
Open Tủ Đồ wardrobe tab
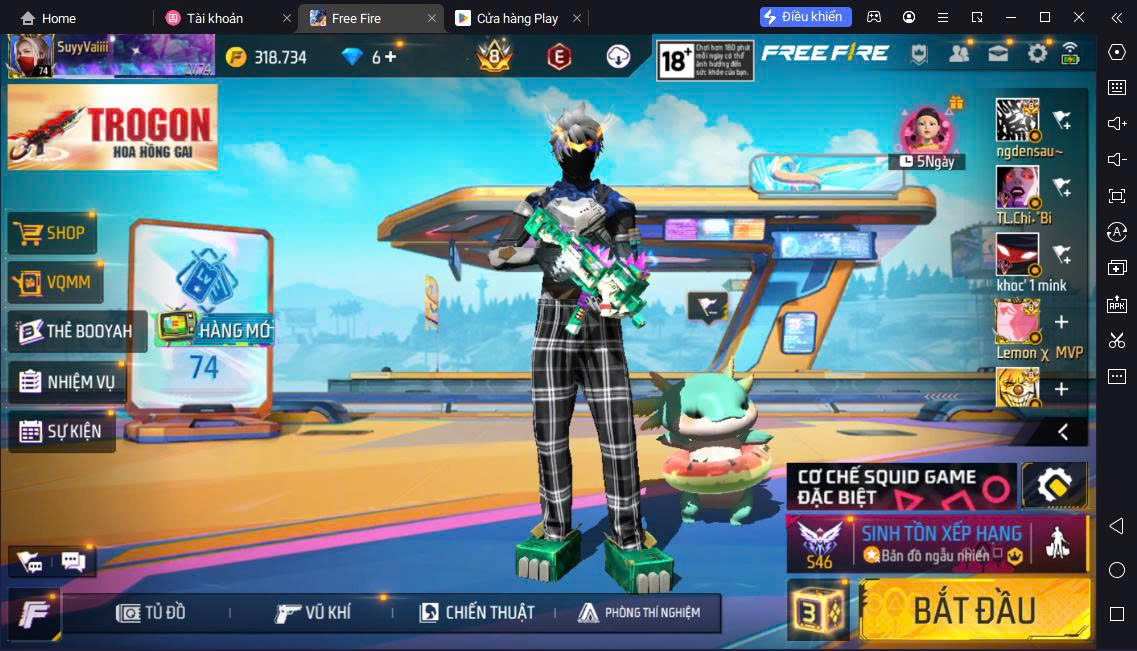tap(152, 612)
